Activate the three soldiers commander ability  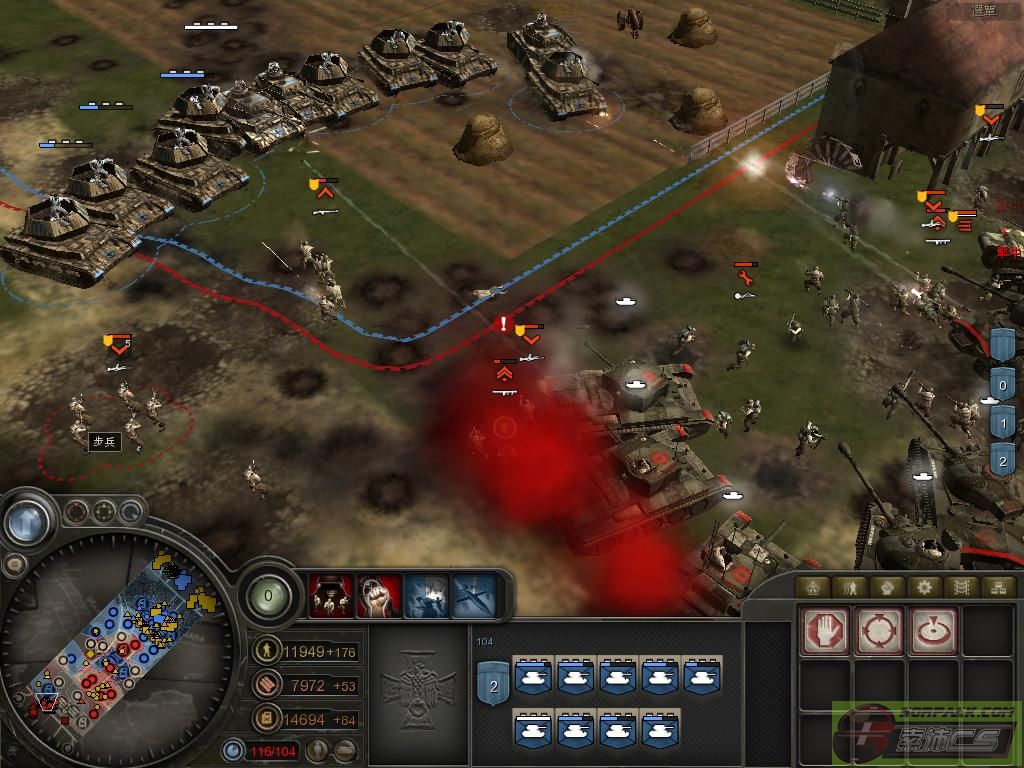click(x=331, y=597)
